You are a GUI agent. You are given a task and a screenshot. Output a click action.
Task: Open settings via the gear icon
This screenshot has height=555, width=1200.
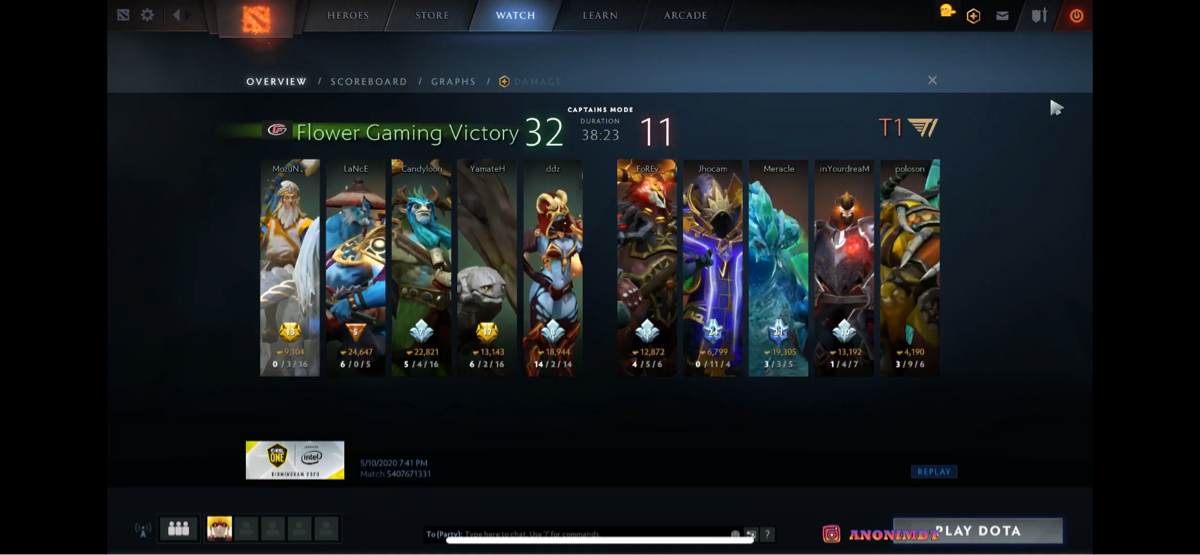148,15
